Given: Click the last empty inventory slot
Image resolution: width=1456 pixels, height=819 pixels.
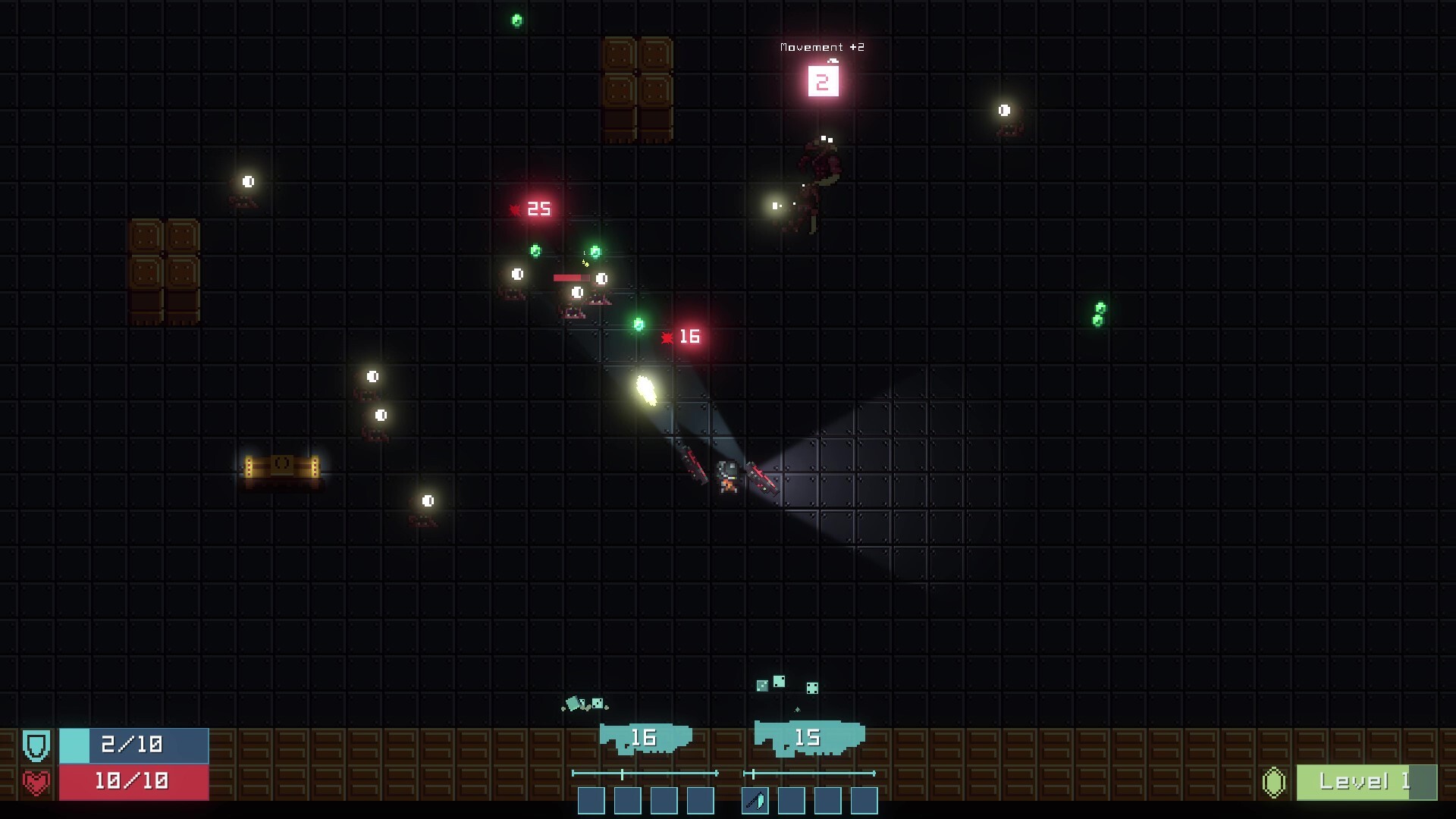Looking at the screenshot, I should [864, 800].
